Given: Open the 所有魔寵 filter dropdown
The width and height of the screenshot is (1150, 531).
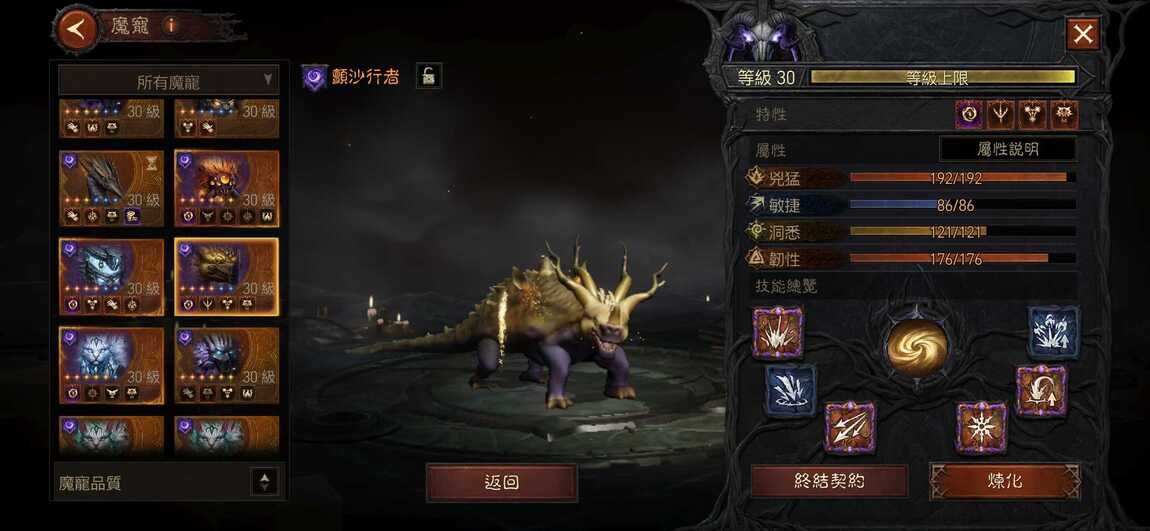Looking at the screenshot, I should [x=168, y=80].
